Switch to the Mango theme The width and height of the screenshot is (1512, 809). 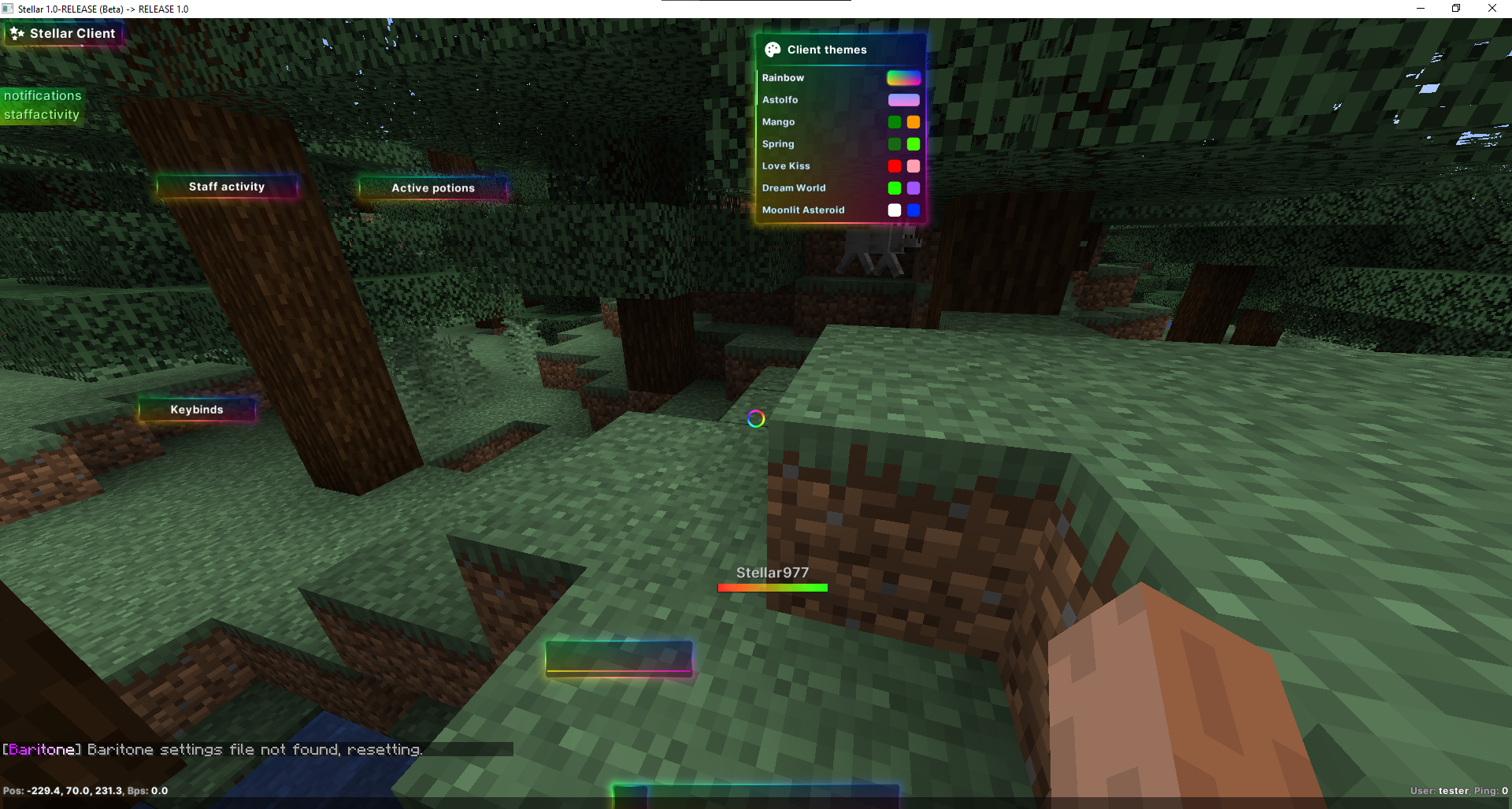coord(778,122)
